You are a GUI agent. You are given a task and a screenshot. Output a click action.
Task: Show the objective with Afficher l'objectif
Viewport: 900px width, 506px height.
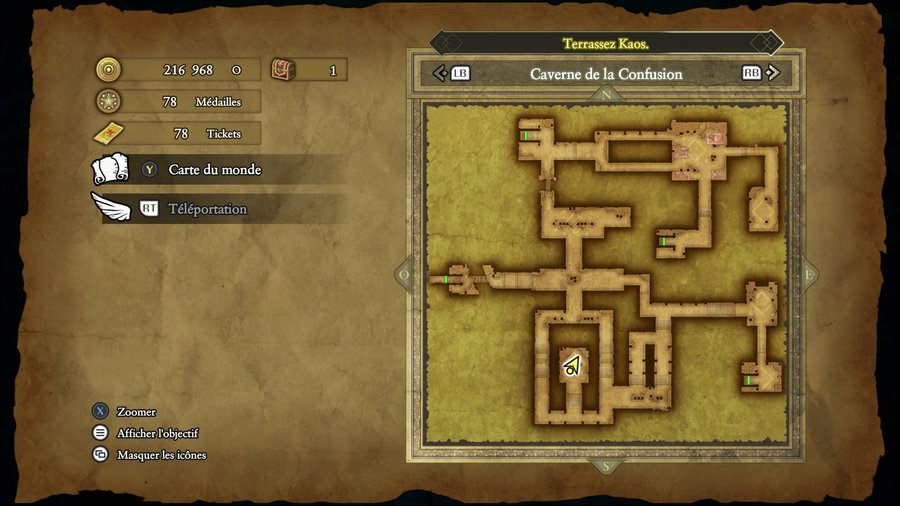point(156,433)
